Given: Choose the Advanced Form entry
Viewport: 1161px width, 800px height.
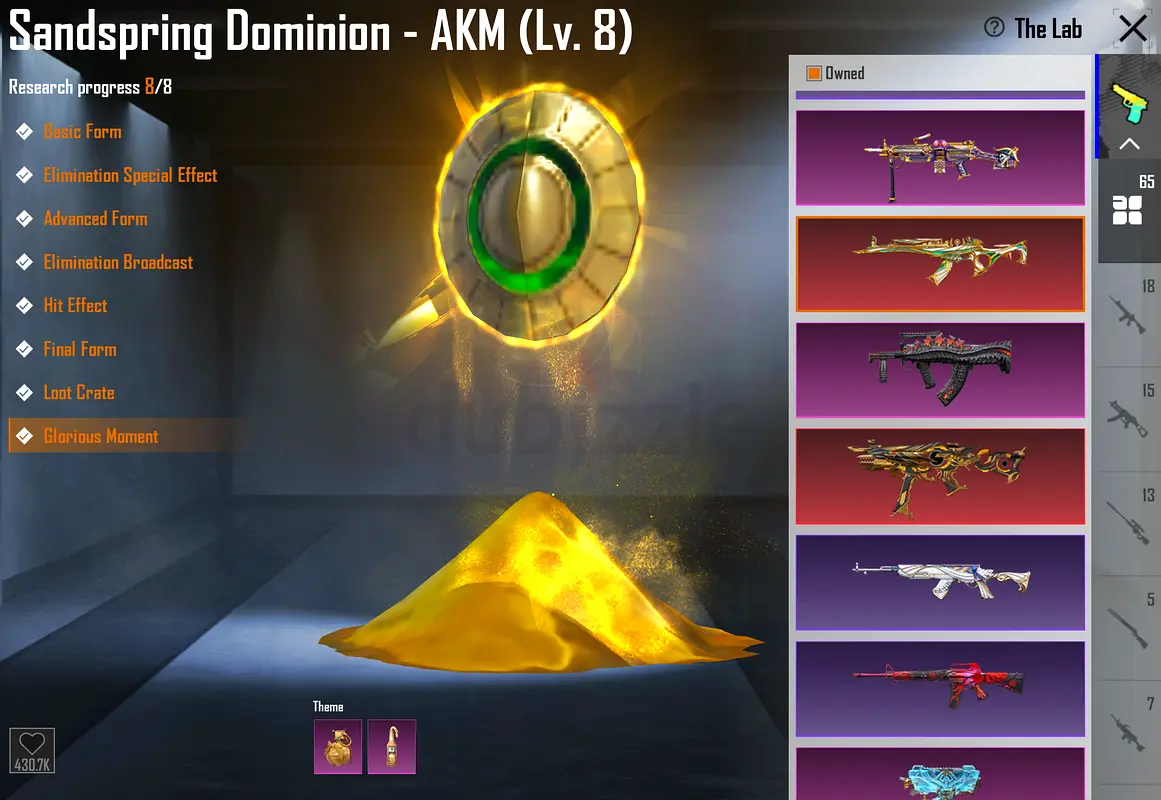Looking at the screenshot, I should tap(95, 219).
